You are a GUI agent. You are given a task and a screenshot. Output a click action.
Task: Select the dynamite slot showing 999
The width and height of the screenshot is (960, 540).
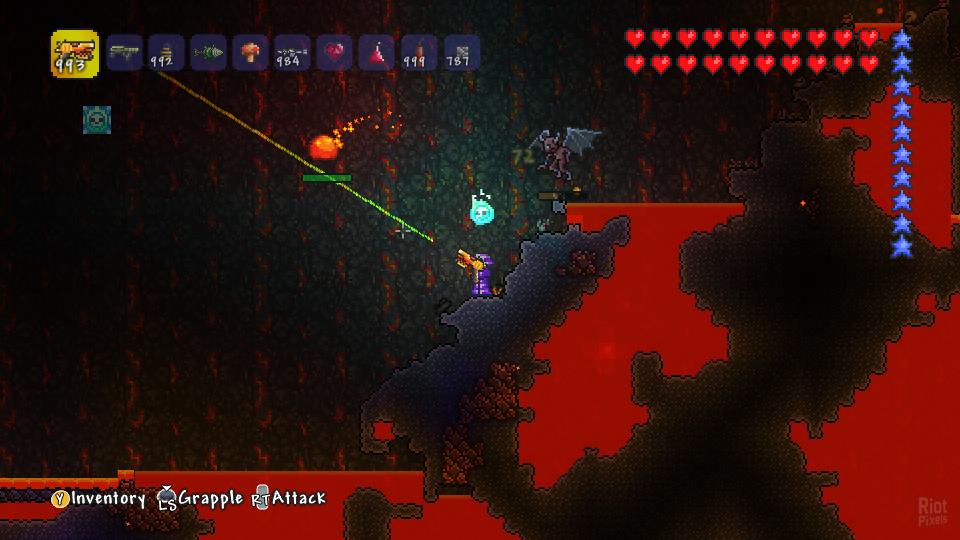click(419, 53)
